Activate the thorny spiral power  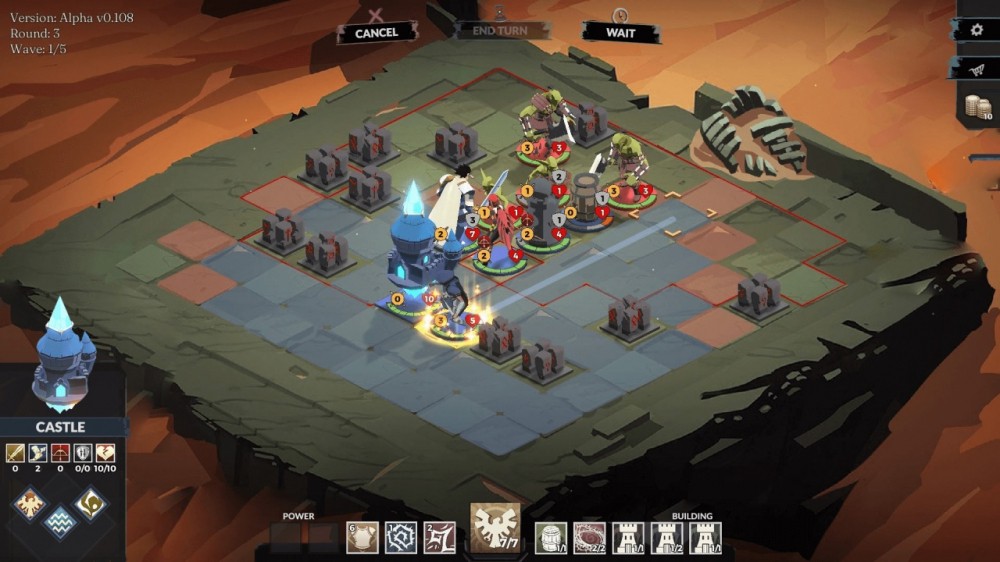point(401,537)
